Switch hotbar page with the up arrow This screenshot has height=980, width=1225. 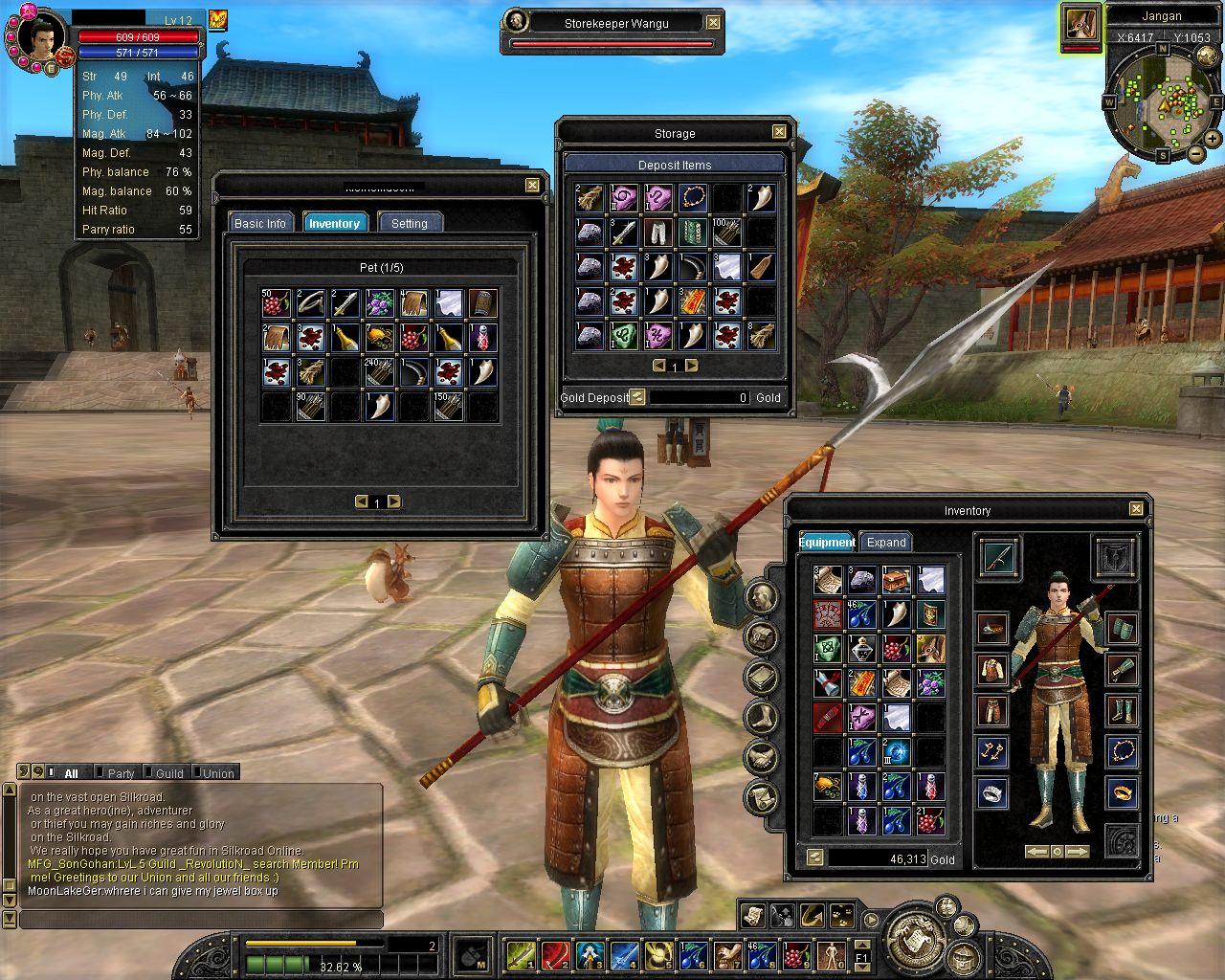click(x=861, y=943)
